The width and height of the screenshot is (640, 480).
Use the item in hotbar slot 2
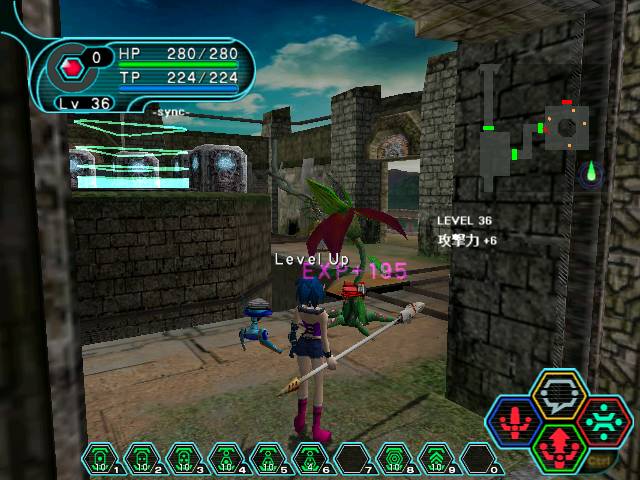tap(142, 460)
